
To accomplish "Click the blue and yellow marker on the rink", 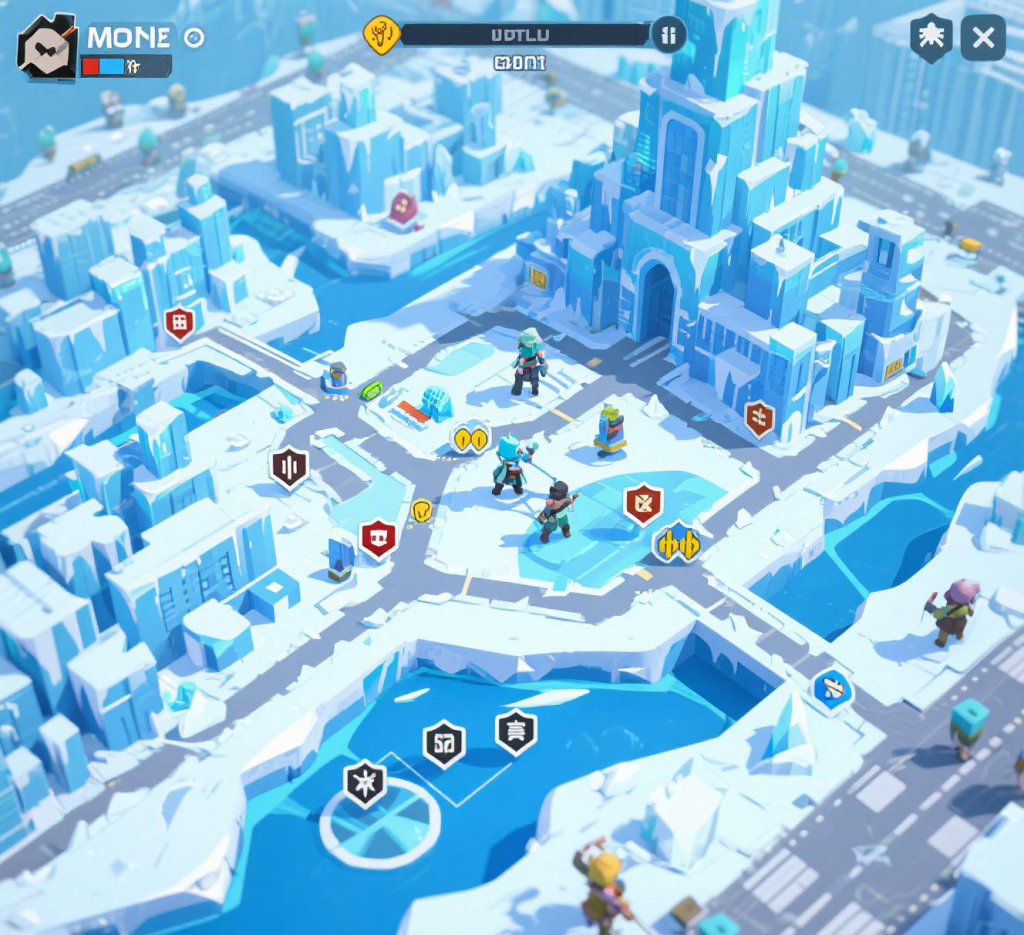I will click(x=676, y=543).
